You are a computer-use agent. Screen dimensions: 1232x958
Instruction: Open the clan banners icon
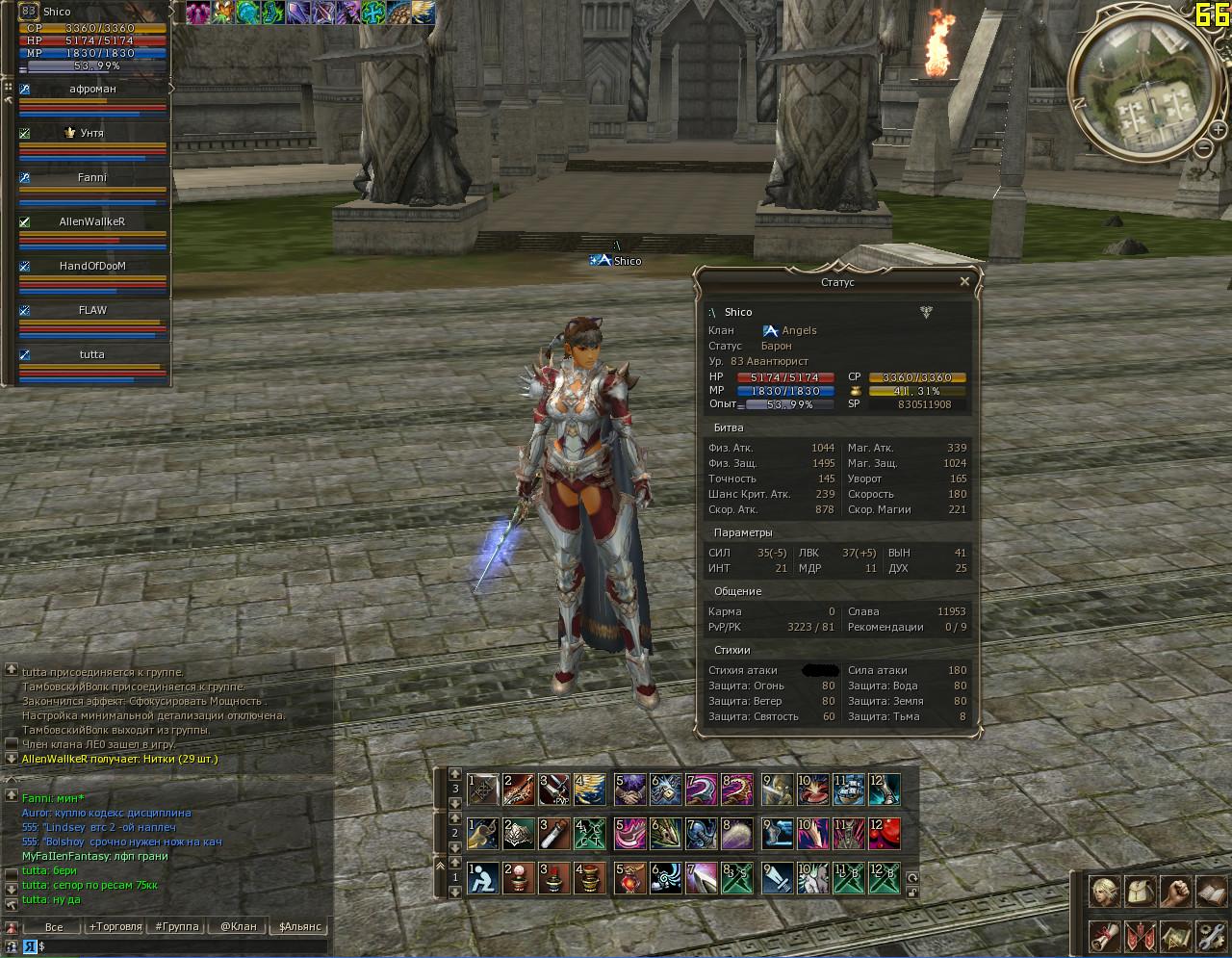pyautogui.click(x=1139, y=935)
